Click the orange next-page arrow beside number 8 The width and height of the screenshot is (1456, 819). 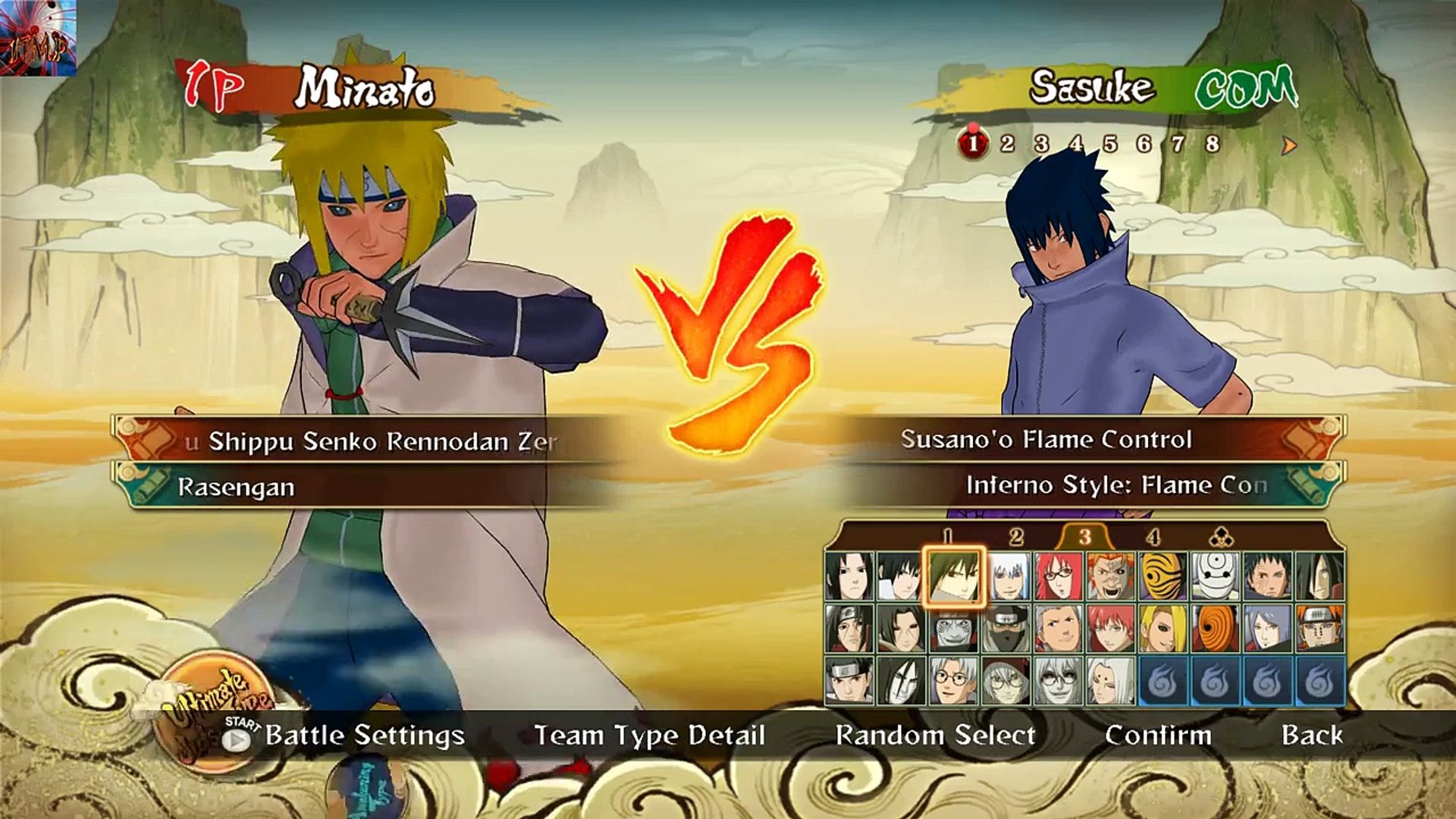(x=1288, y=145)
